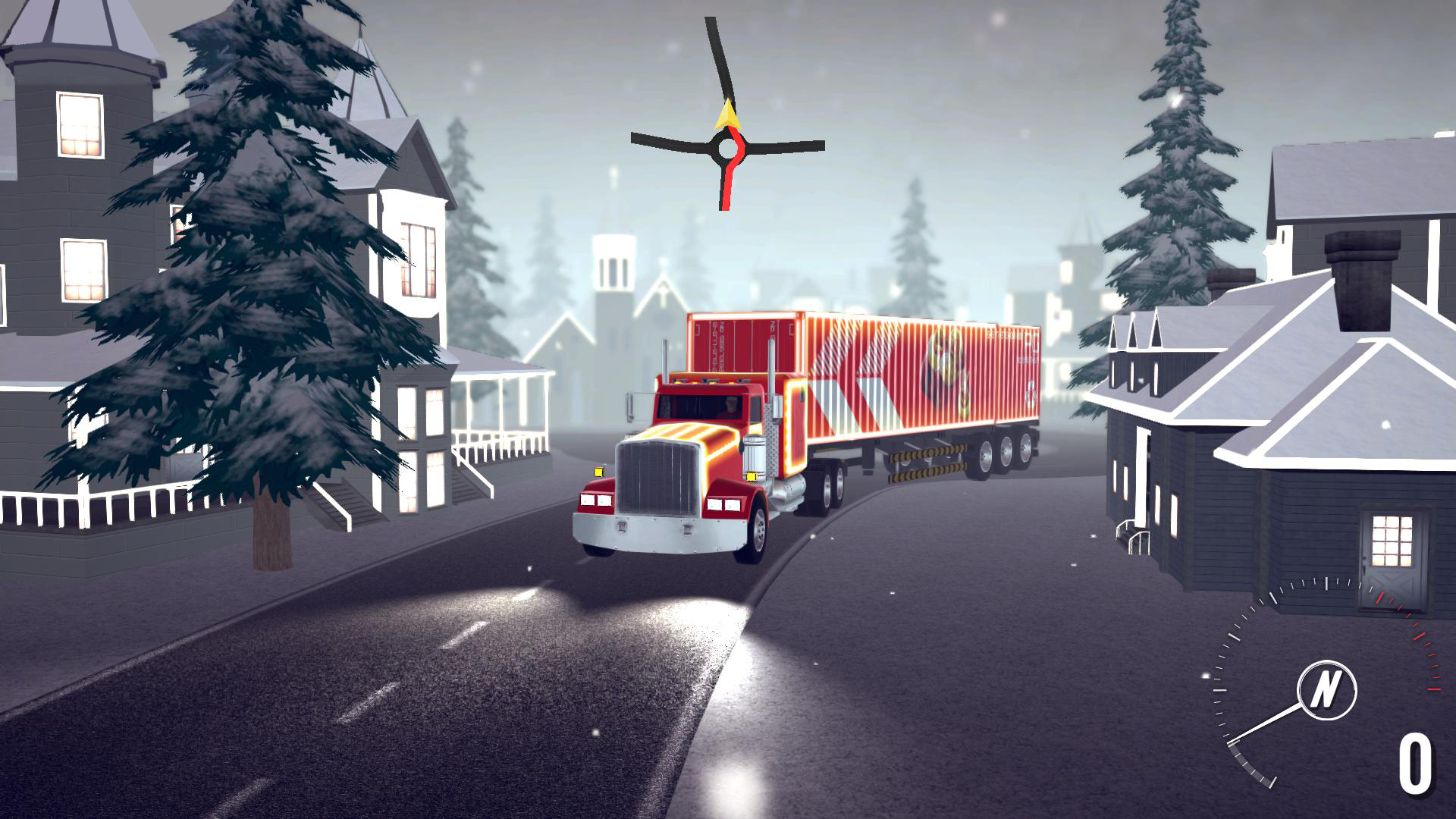Toggle the amber marker light on the truck cab
The width and height of the screenshot is (1456, 819).
pos(599,472)
